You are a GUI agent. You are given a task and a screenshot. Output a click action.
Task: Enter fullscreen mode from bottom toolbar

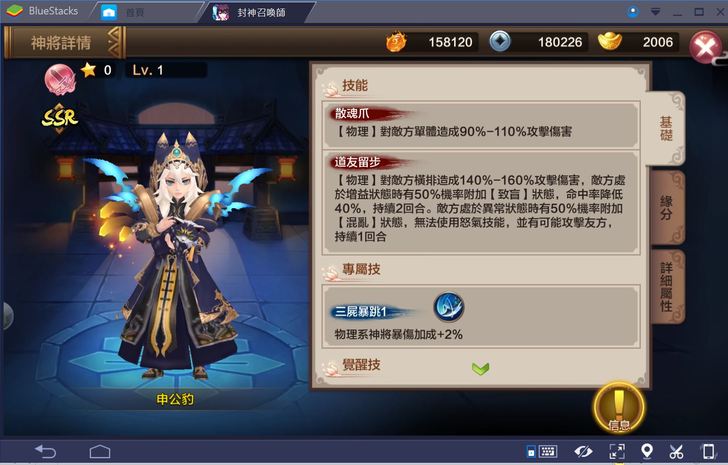[616, 451]
